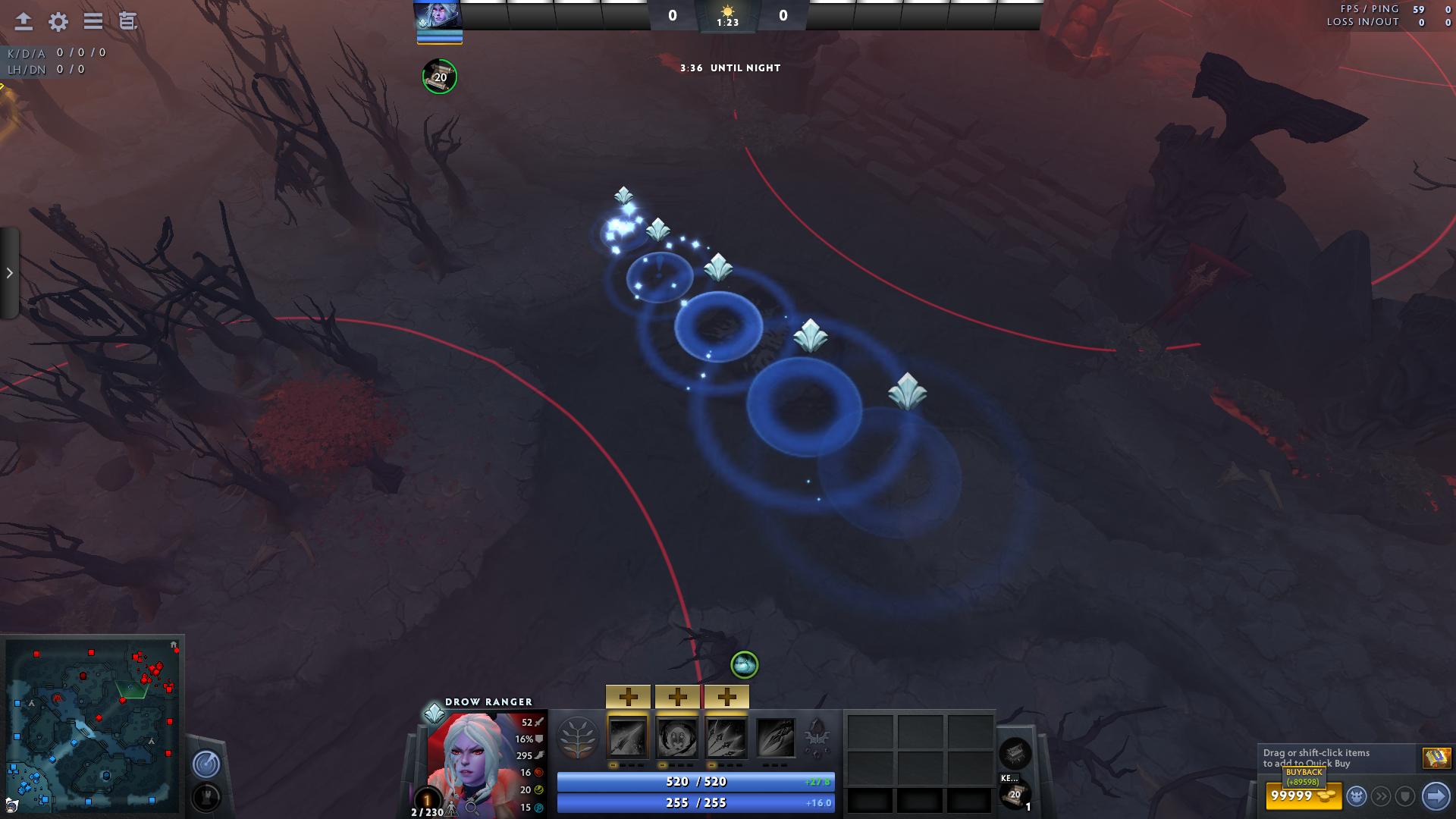Open the Settings gear menu

58,22
